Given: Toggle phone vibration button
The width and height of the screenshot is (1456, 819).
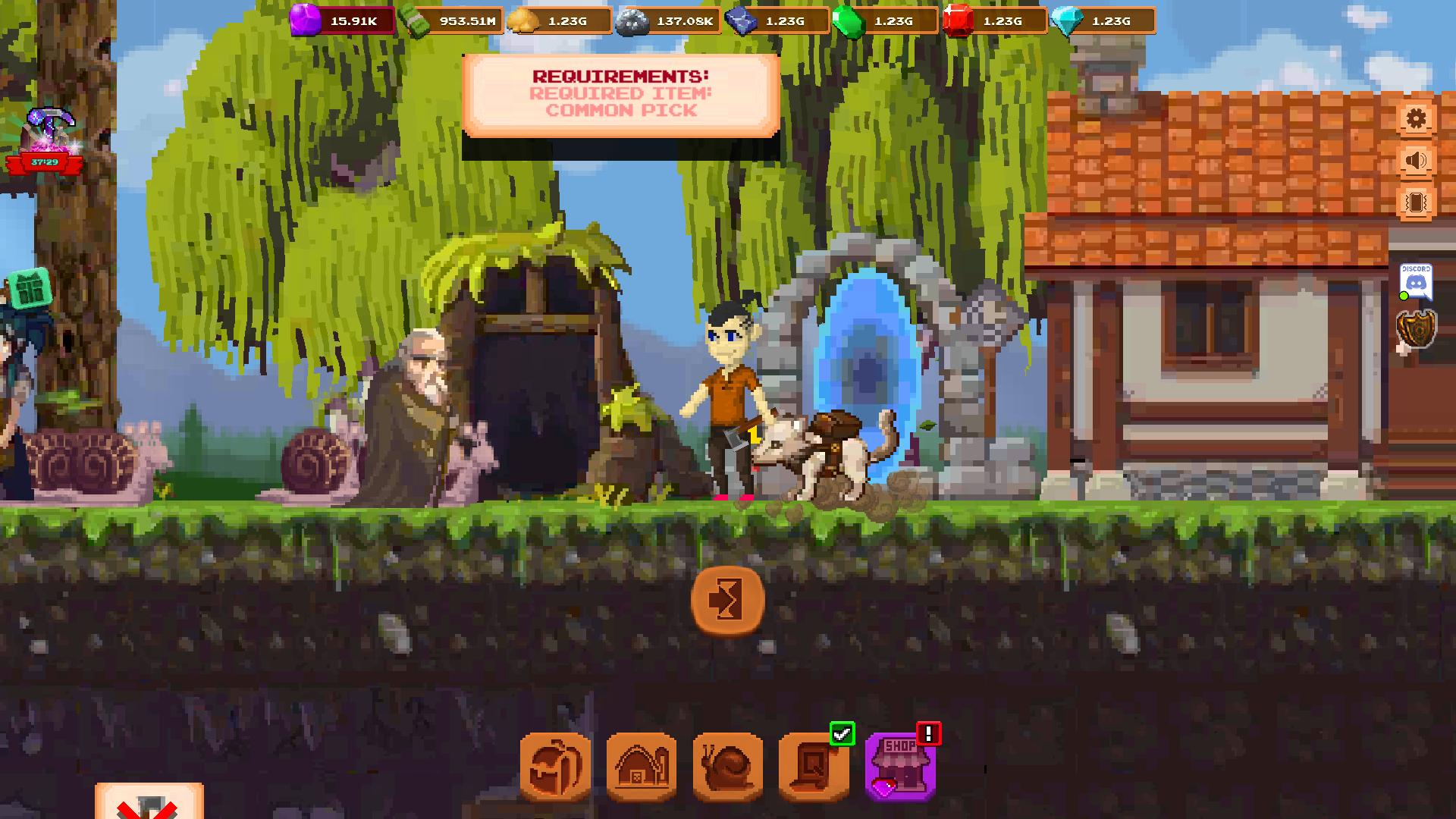Looking at the screenshot, I should (x=1416, y=202).
